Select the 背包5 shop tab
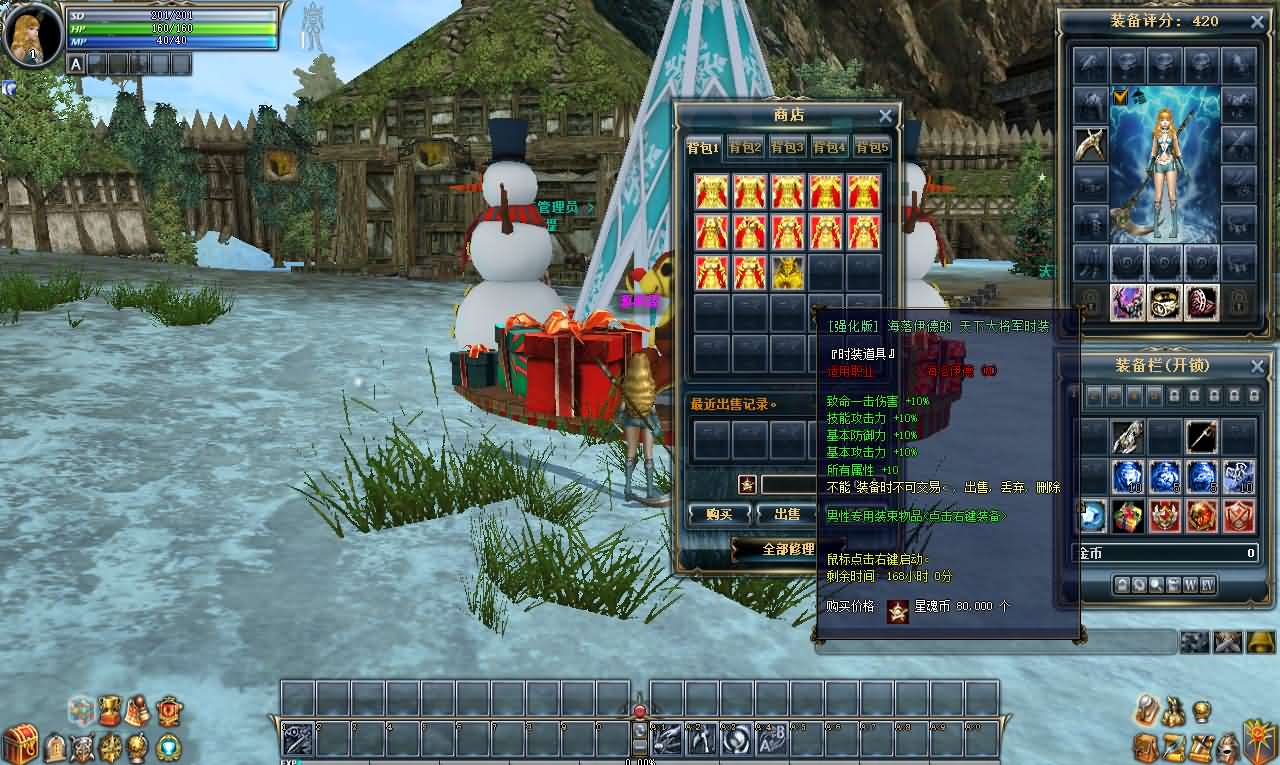Viewport: 1280px width, 765px height. [871, 148]
